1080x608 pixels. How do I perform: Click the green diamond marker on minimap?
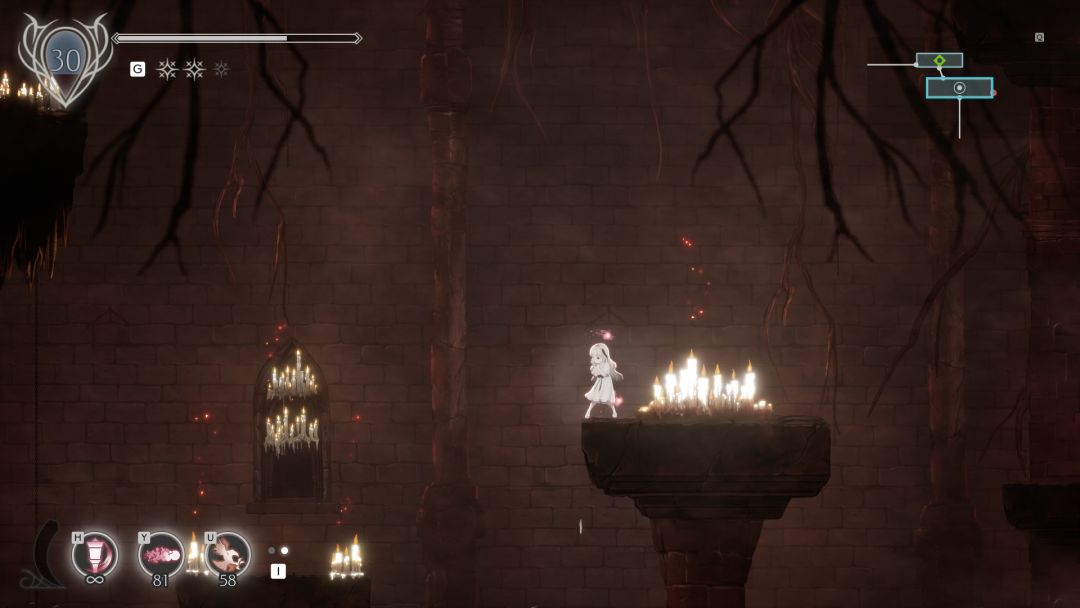pyautogui.click(x=939, y=61)
